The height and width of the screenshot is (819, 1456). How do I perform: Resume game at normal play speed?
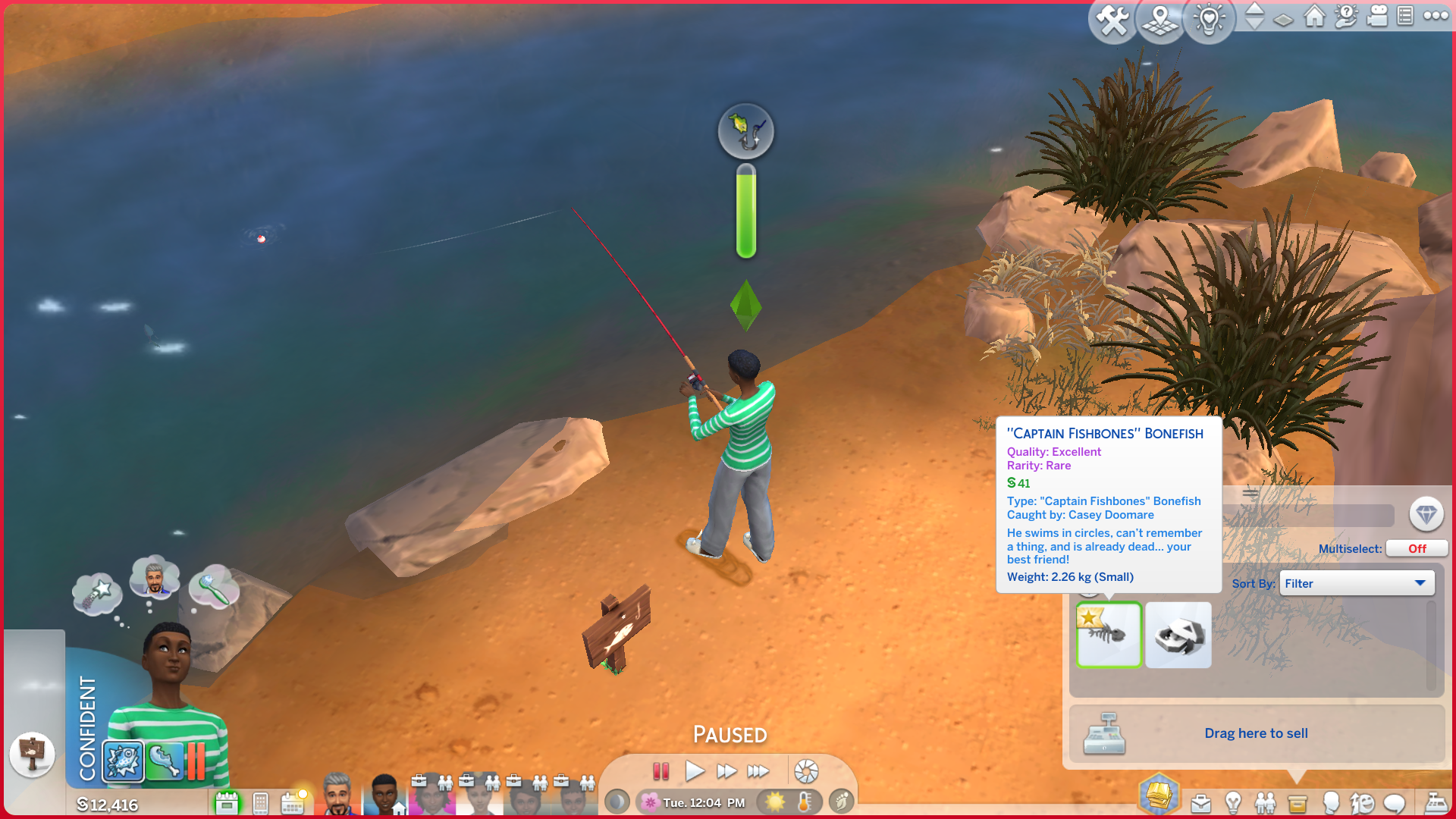694,772
